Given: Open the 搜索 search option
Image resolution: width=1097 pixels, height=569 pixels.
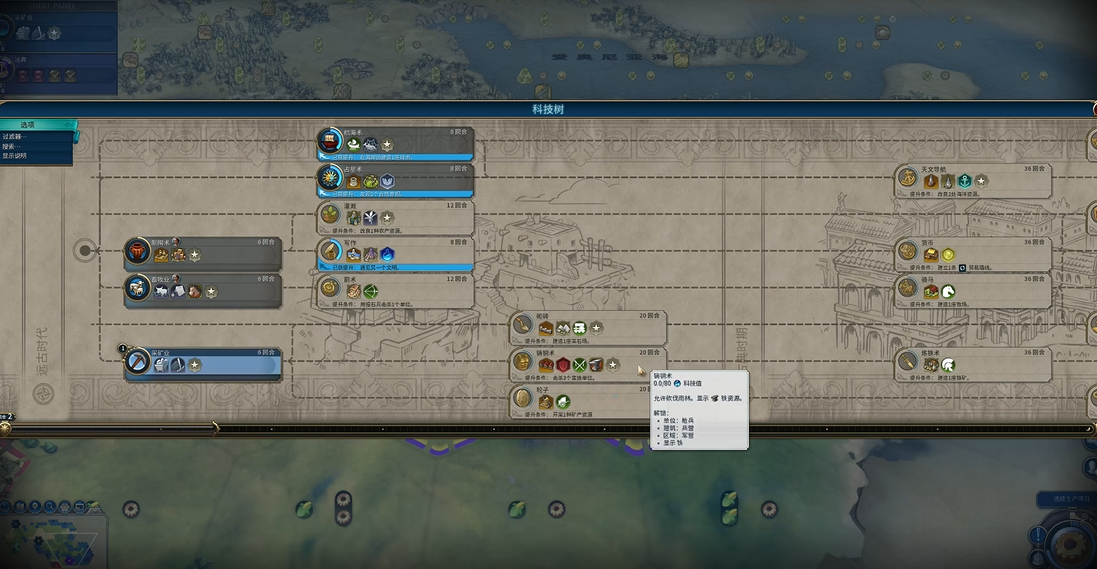Looking at the screenshot, I should [14, 146].
